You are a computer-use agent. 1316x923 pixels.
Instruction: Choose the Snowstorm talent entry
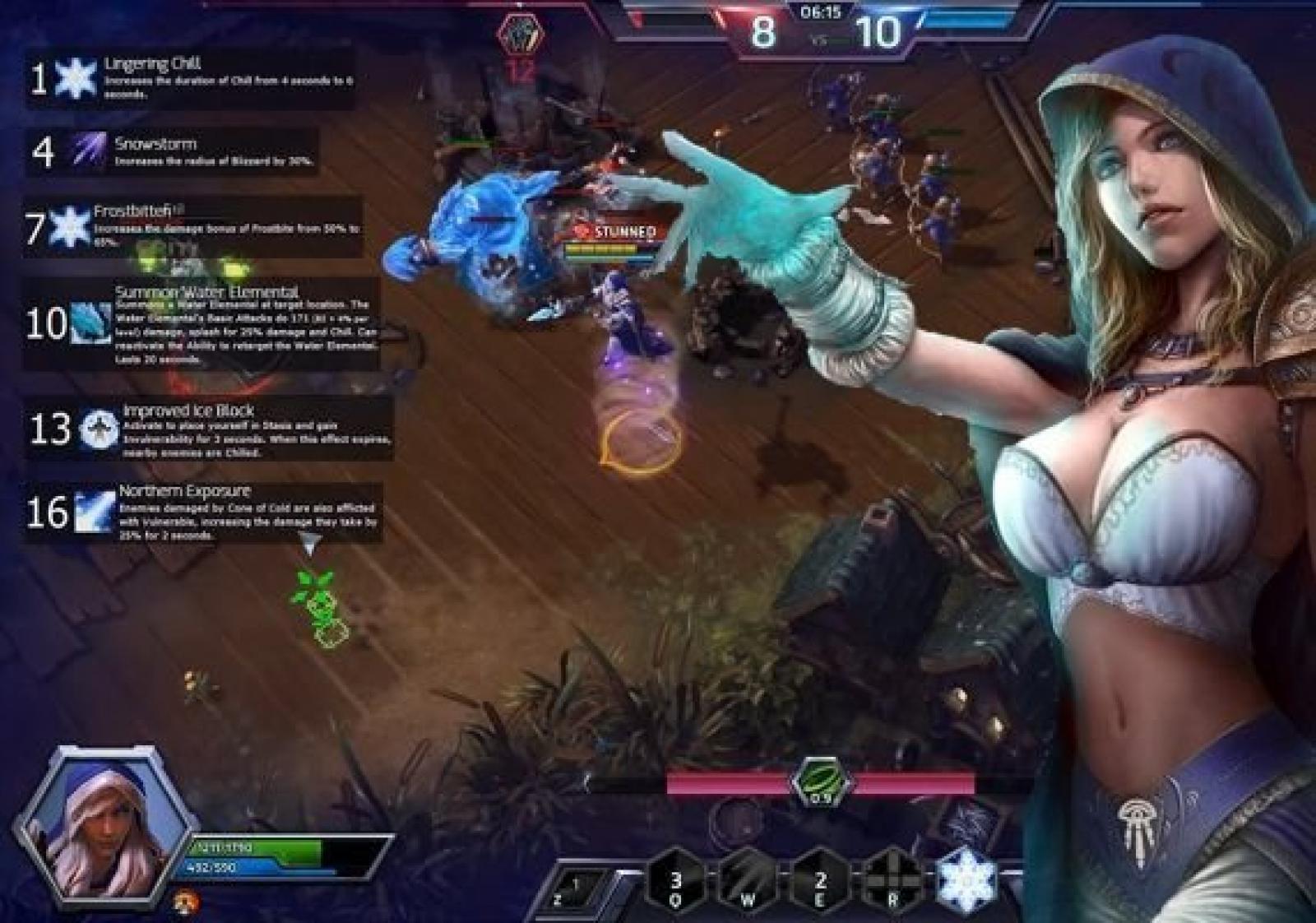86,150
